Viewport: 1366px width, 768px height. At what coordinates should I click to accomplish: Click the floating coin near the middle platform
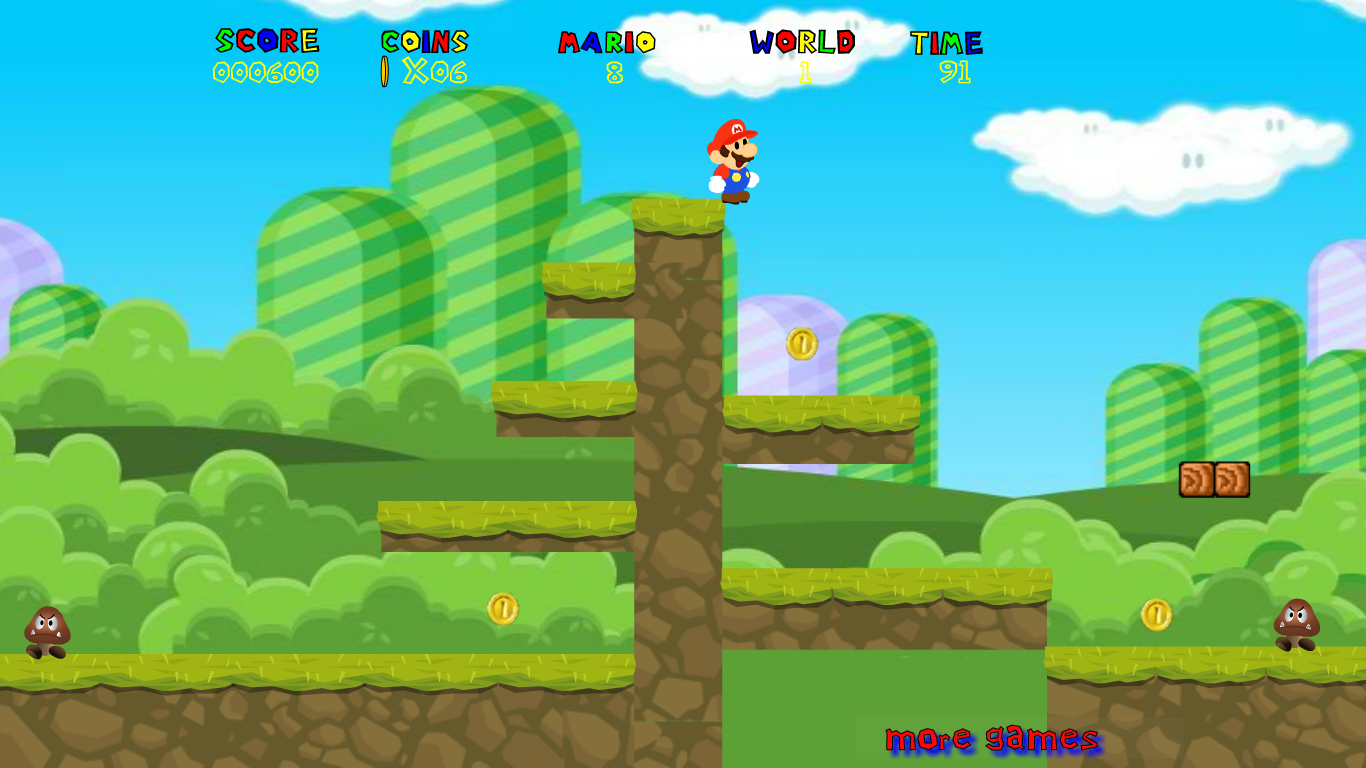coord(801,343)
